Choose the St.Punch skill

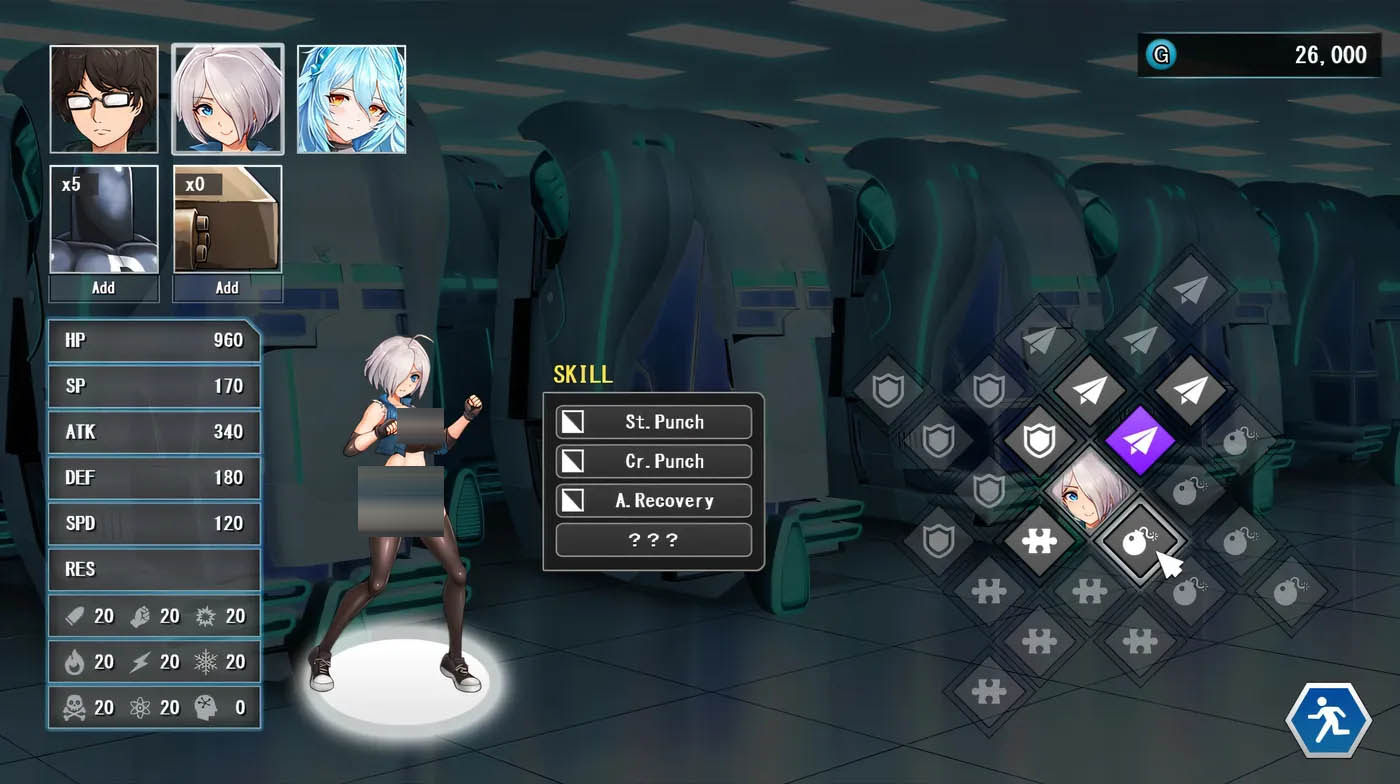point(654,422)
